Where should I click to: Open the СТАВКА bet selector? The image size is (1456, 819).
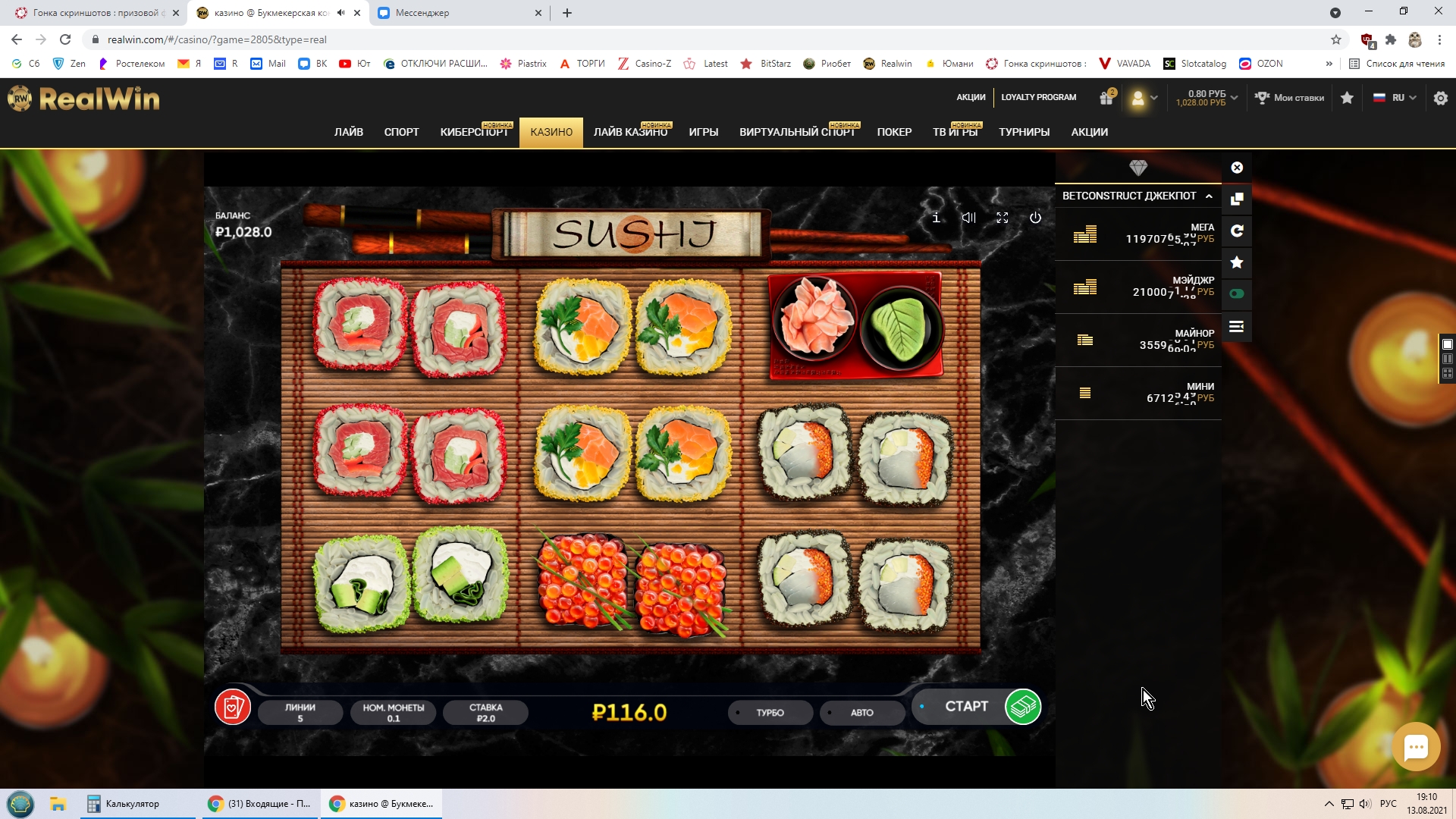(x=485, y=713)
